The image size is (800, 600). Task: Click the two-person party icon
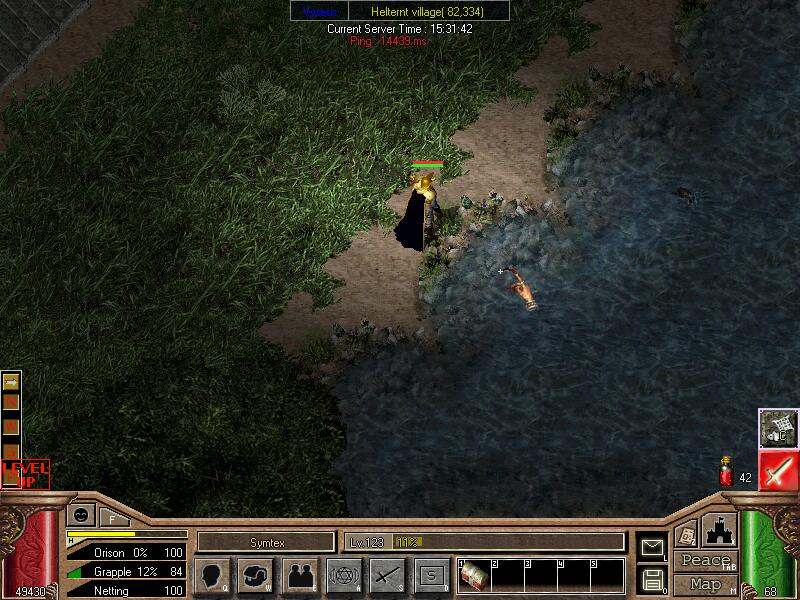300,576
